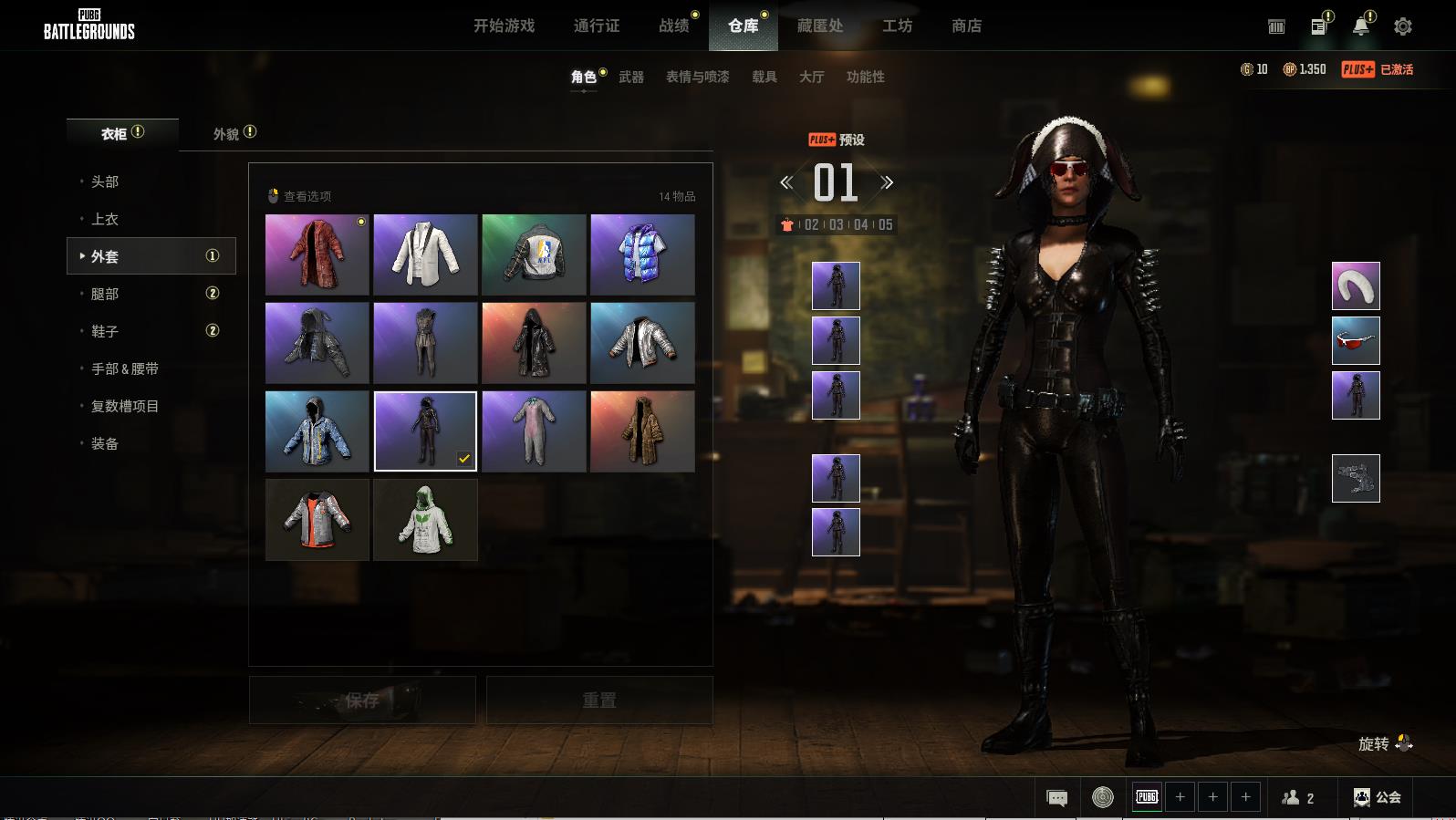Go to the next preset arrow

coord(887,182)
